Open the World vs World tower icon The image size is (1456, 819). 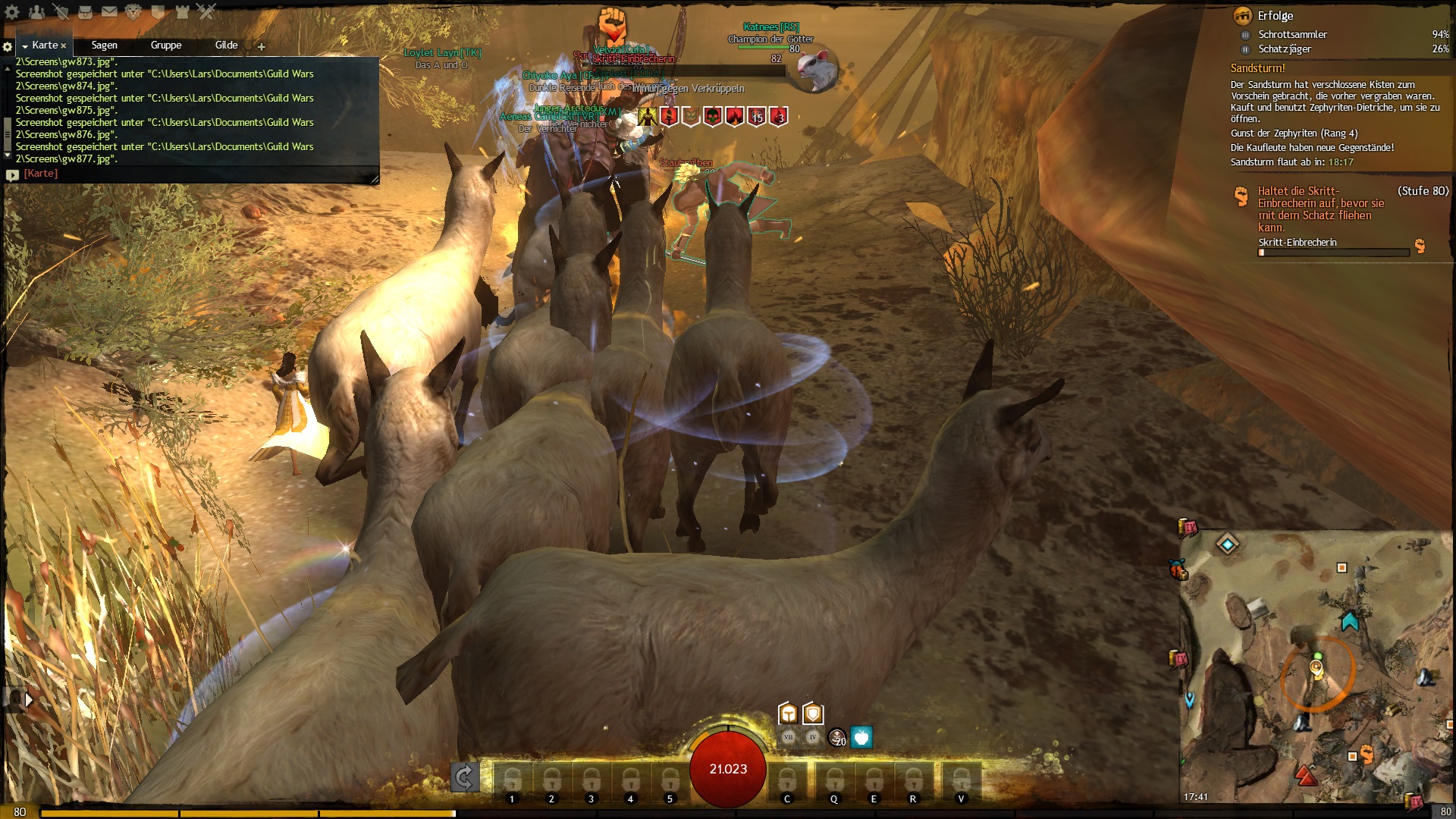click(x=182, y=11)
